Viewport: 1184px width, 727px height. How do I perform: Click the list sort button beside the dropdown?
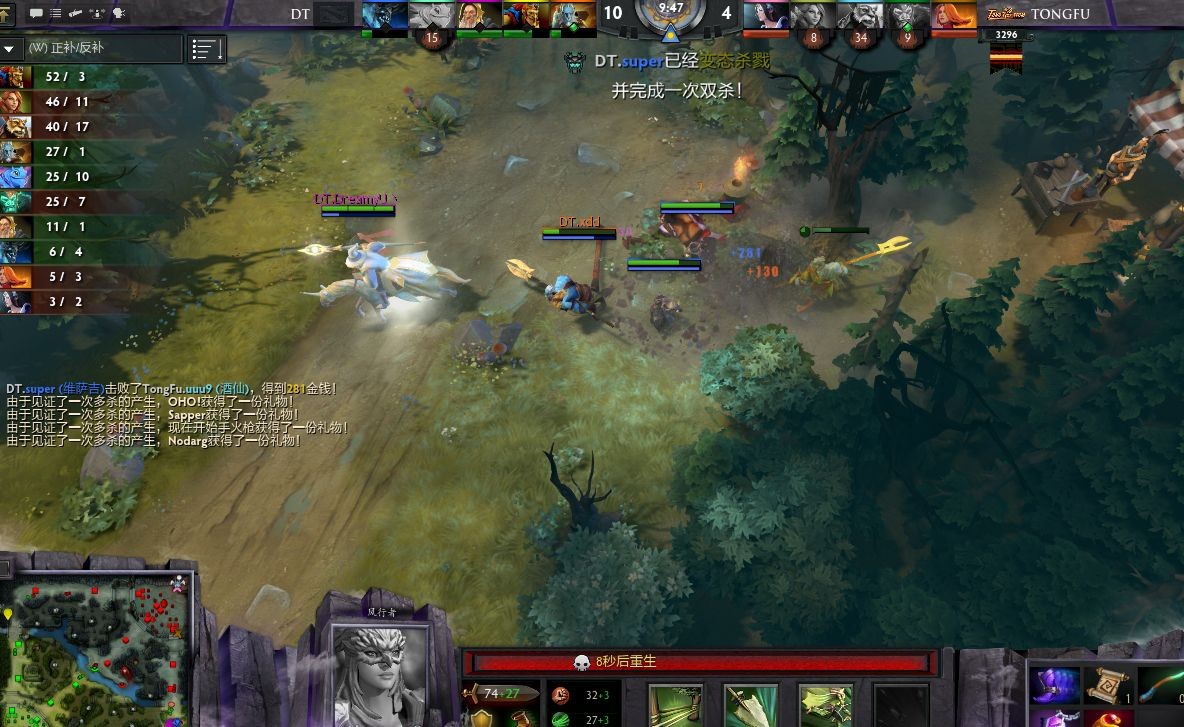coord(207,49)
